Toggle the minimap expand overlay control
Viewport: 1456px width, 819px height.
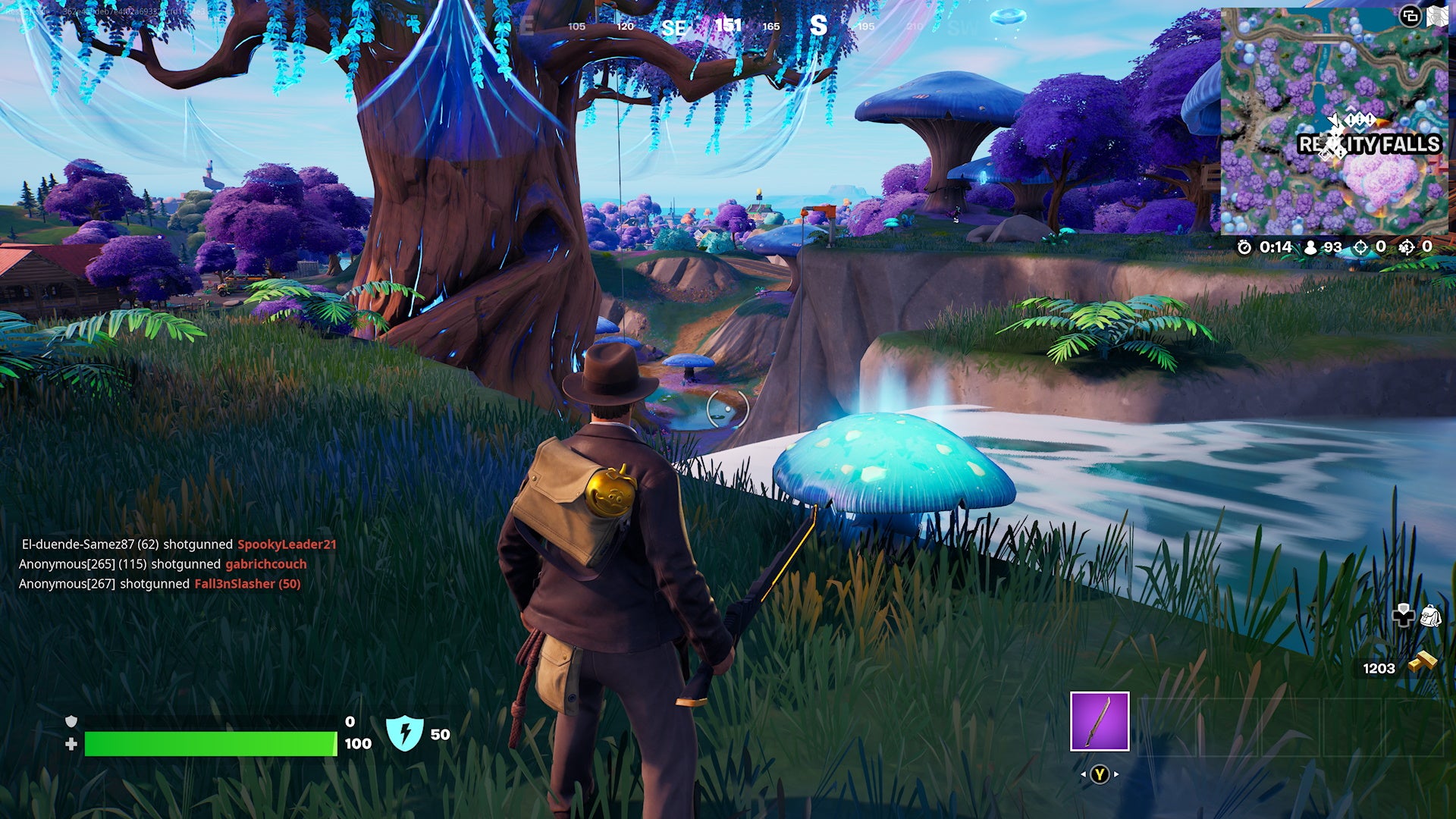[x=1410, y=17]
